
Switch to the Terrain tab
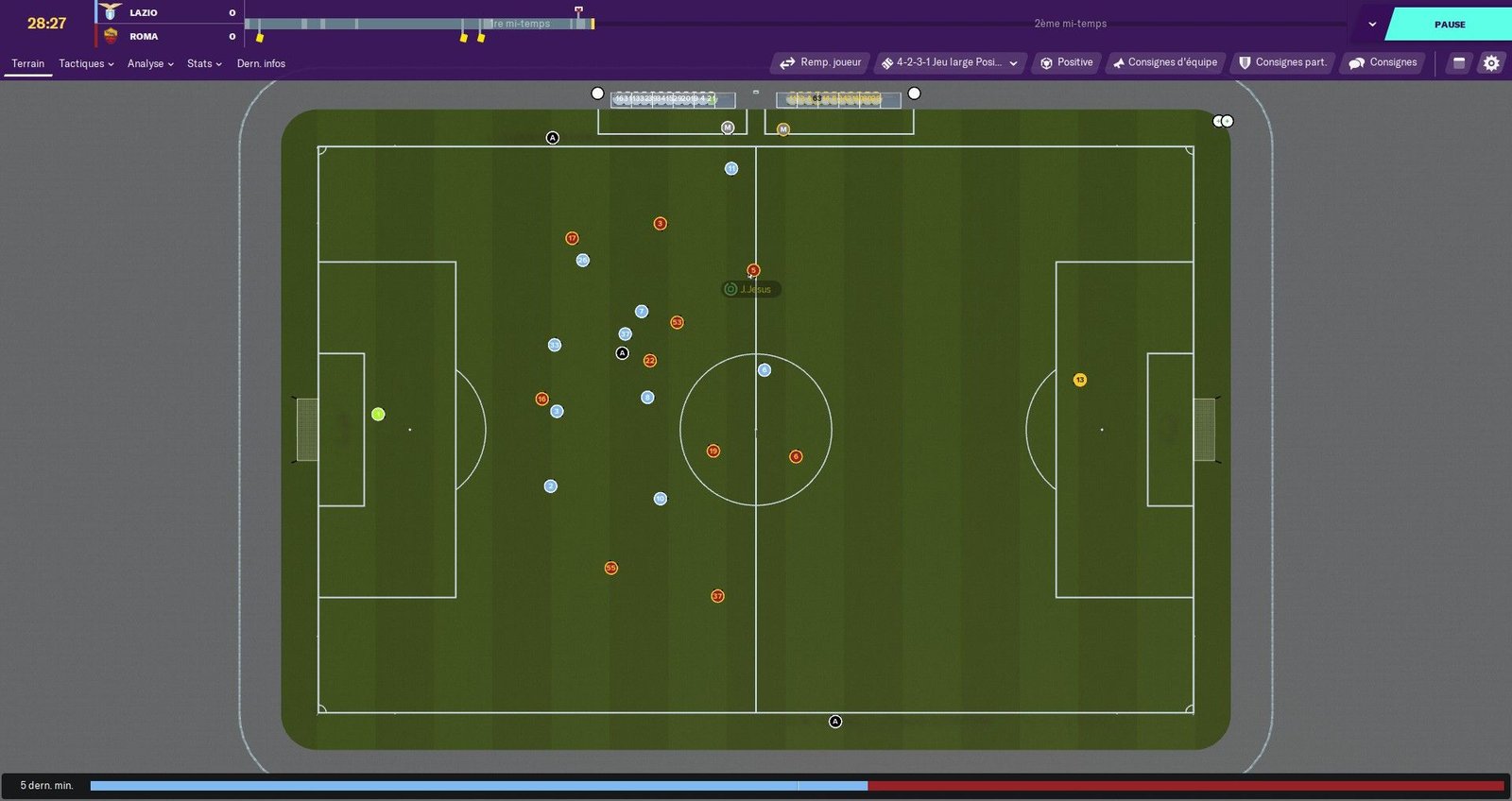tap(27, 63)
